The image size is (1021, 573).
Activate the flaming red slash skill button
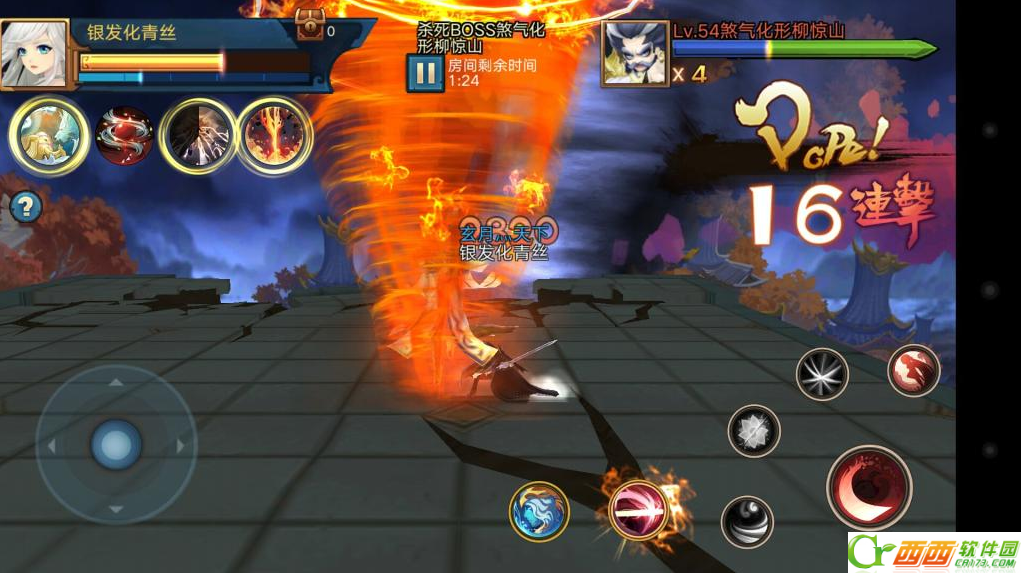pos(638,510)
